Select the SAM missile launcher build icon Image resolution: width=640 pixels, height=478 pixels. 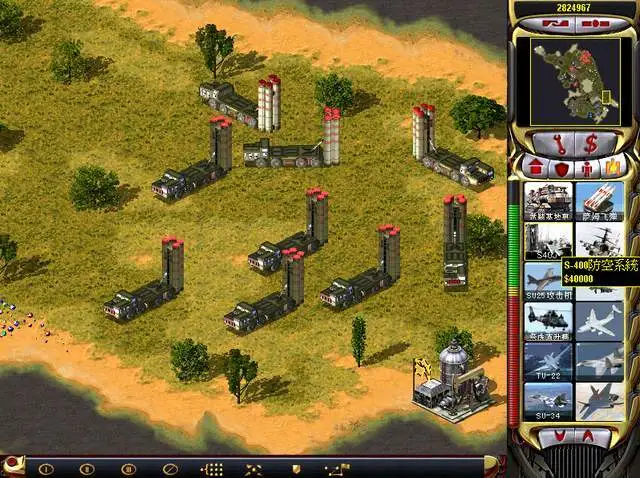pos(599,200)
